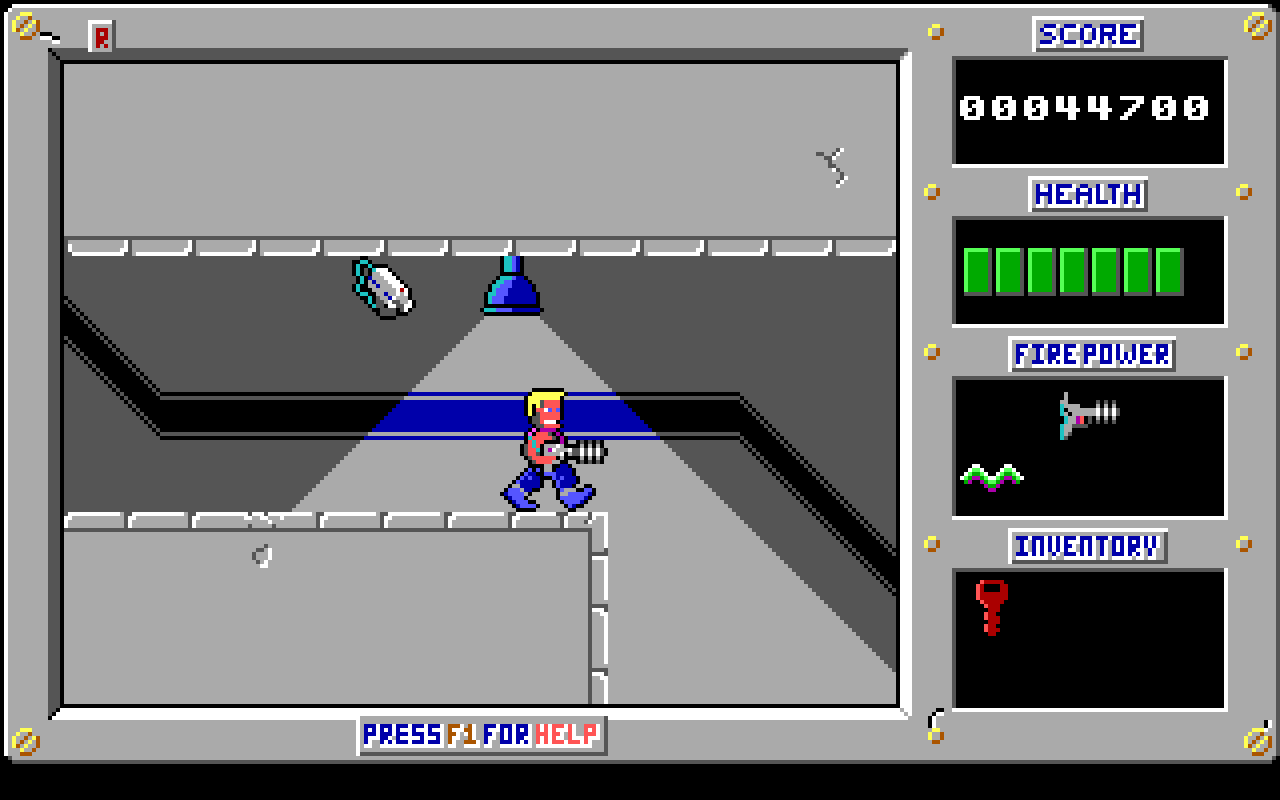Open the SCORE panel header
Viewport: 1280px width, 800px height.
click(1088, 34)
